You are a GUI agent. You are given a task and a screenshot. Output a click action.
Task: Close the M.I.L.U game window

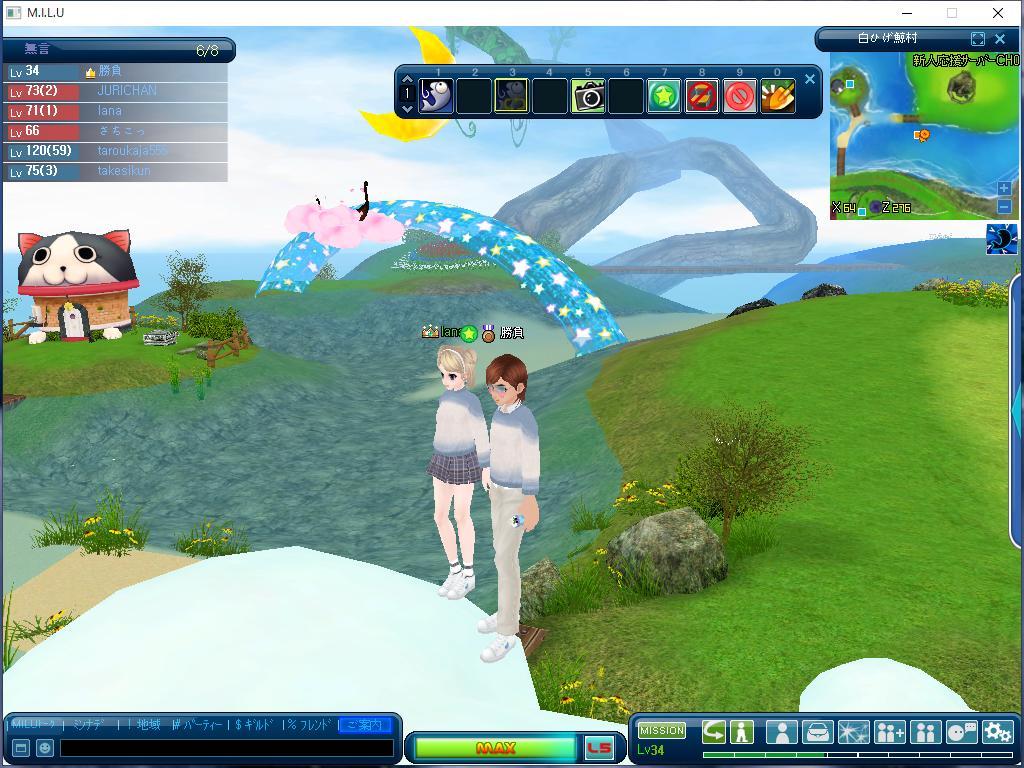[x=998, y=13]
